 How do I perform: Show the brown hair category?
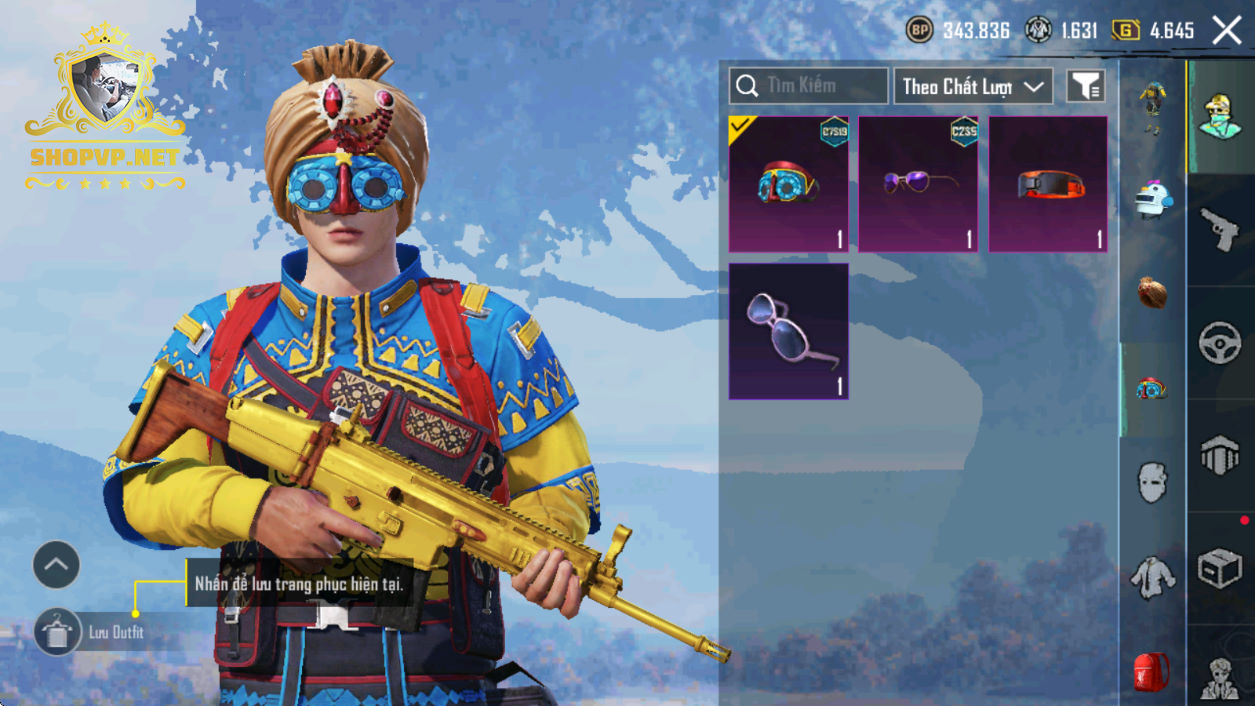coord(1153,292)
